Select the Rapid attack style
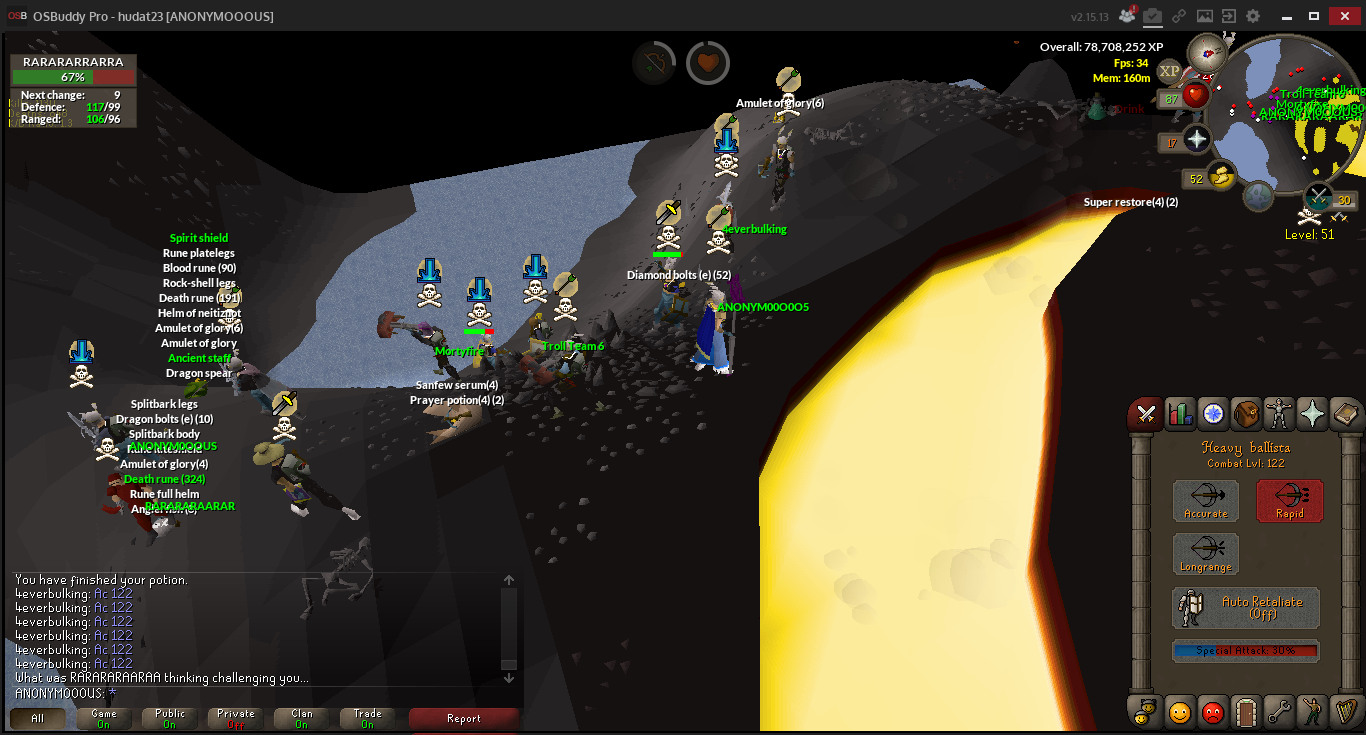 click(x=1289, y=501)
